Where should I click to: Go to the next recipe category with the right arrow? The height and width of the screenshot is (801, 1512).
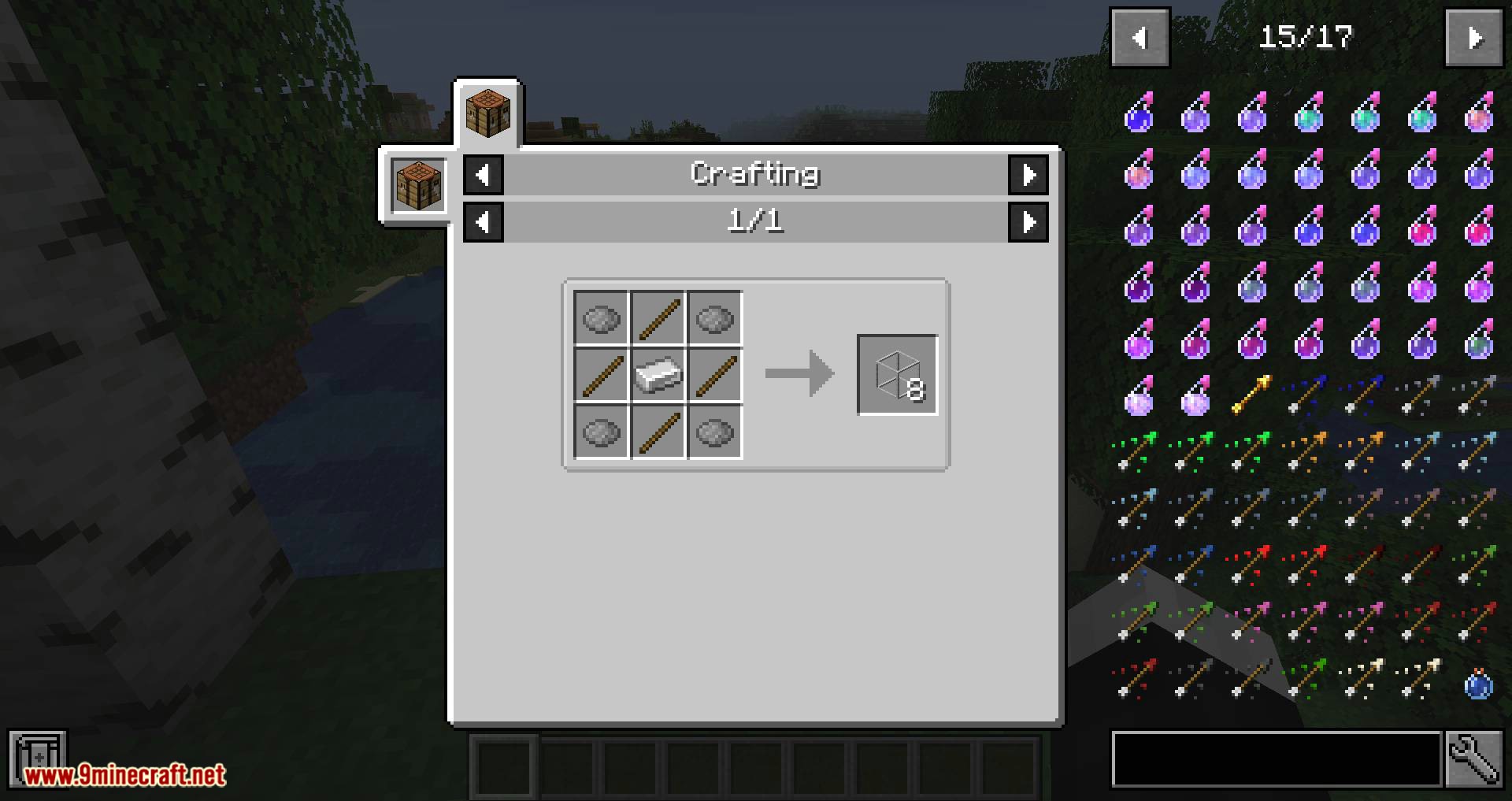coord(1030,175)
